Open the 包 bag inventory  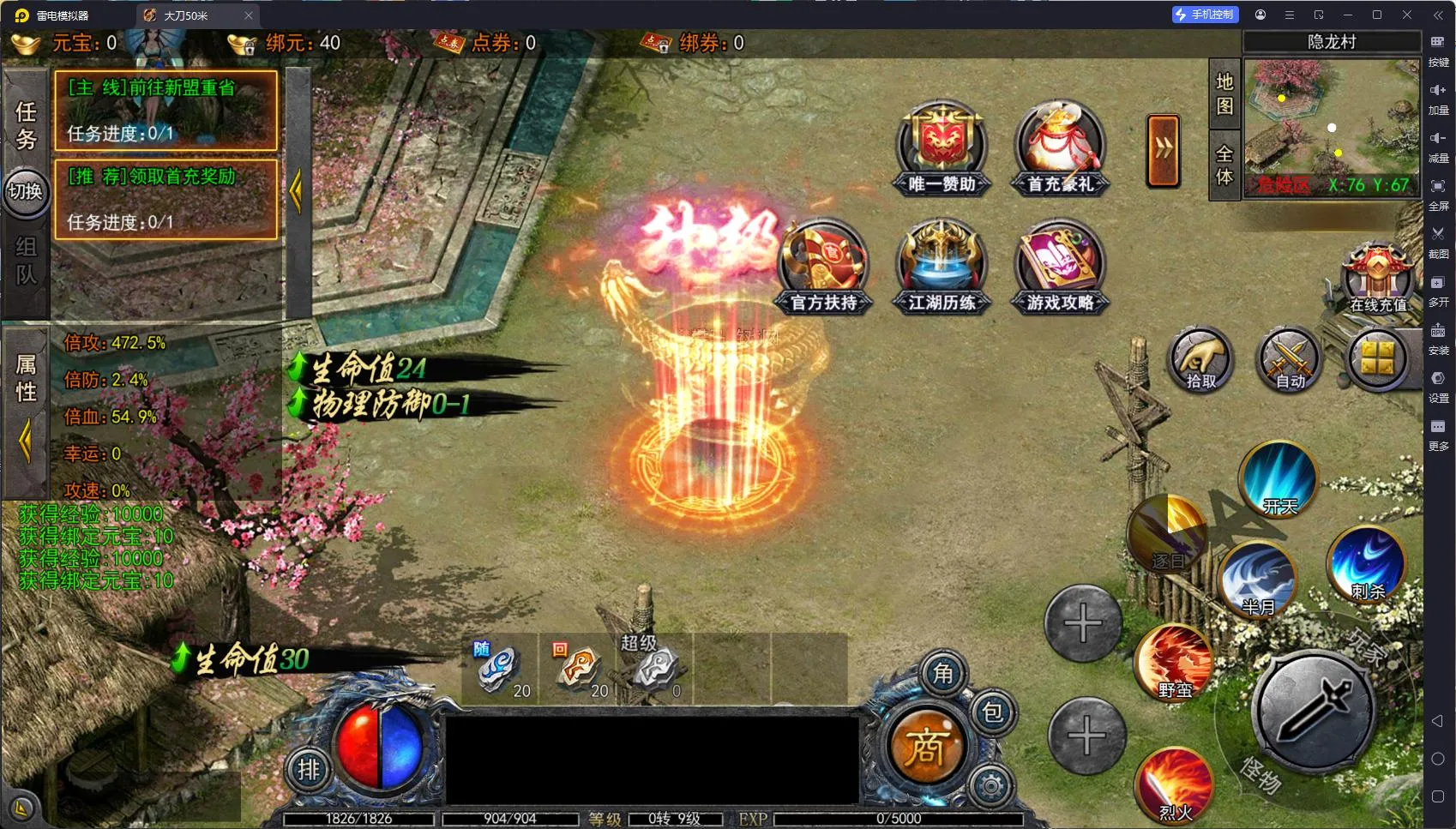coord(992,712)
